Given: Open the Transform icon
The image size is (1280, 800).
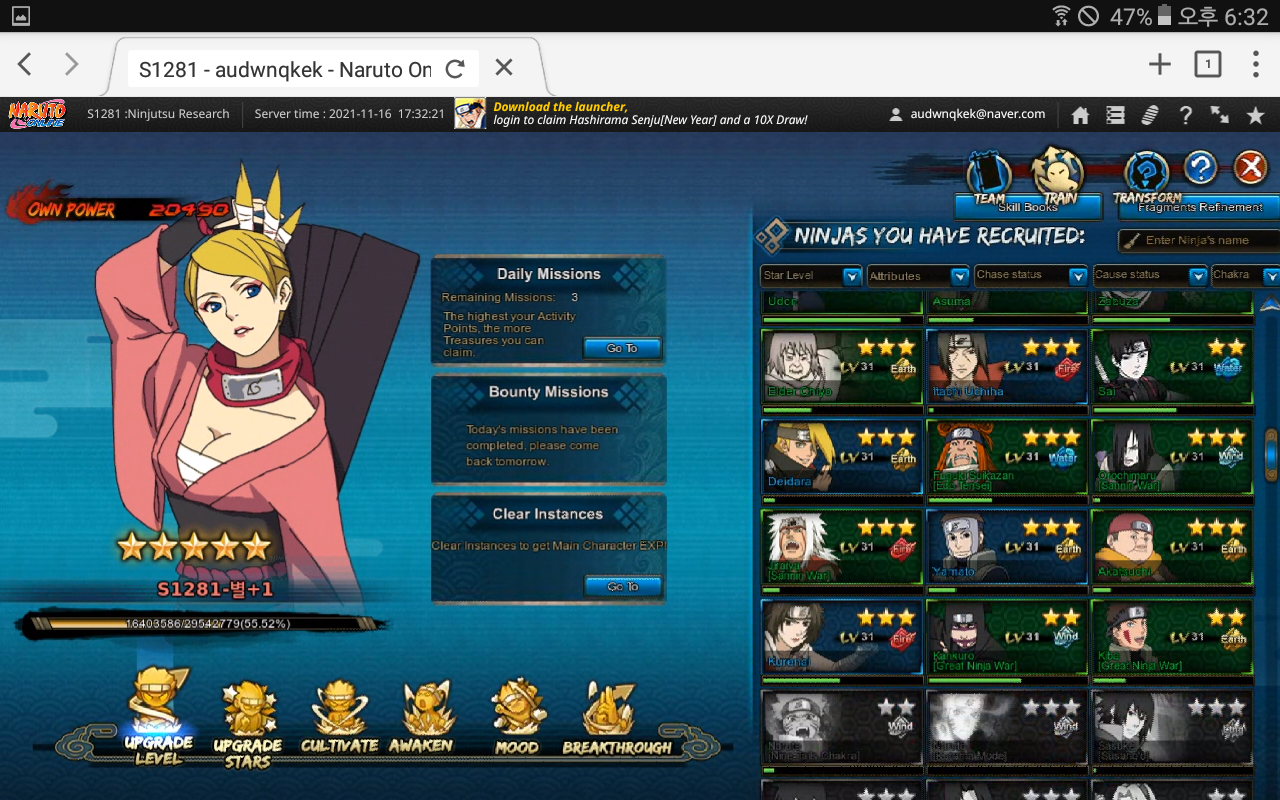Looking at the screenshot, I should [x=1146, y=175].
